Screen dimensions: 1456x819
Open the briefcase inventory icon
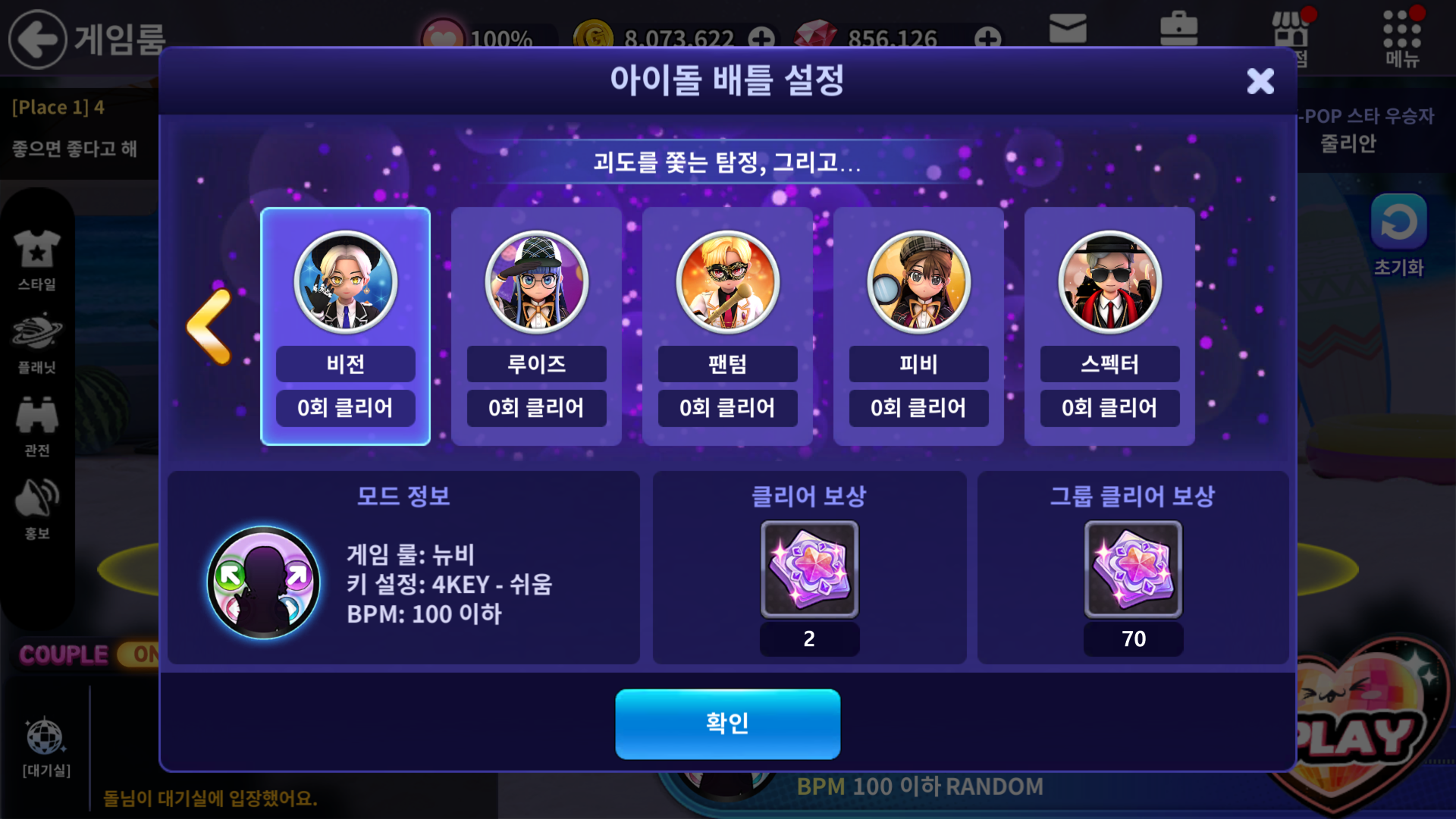click(x=1178, y=29)
